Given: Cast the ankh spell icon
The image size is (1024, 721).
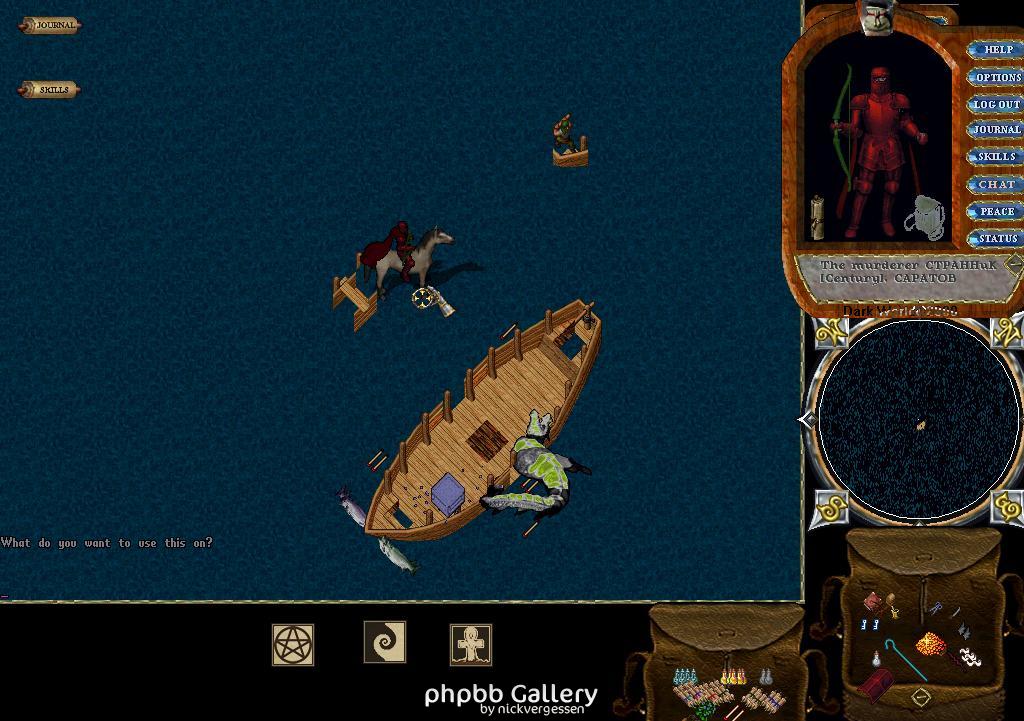Looking at the screenshot, I should [470, 645].
